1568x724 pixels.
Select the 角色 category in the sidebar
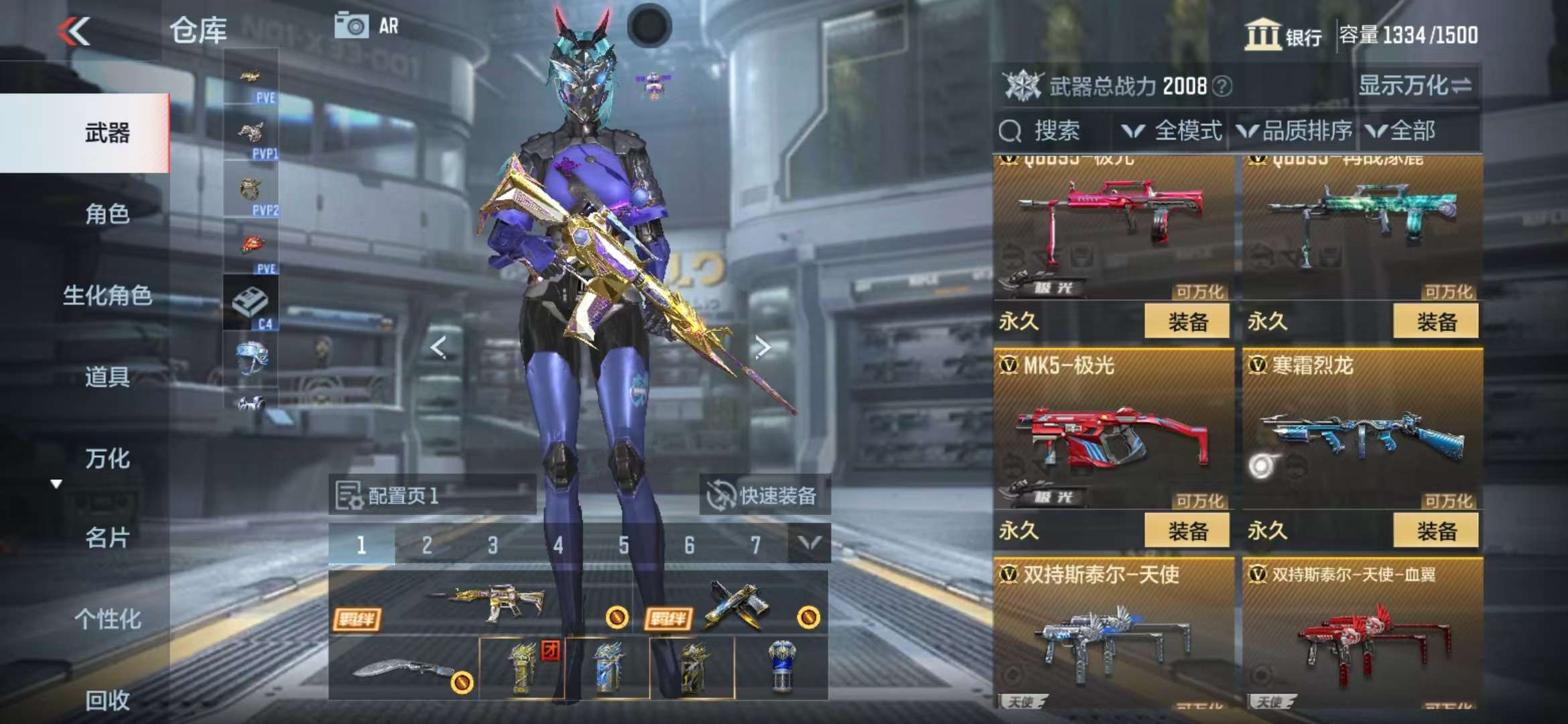(x=107, y=215)
